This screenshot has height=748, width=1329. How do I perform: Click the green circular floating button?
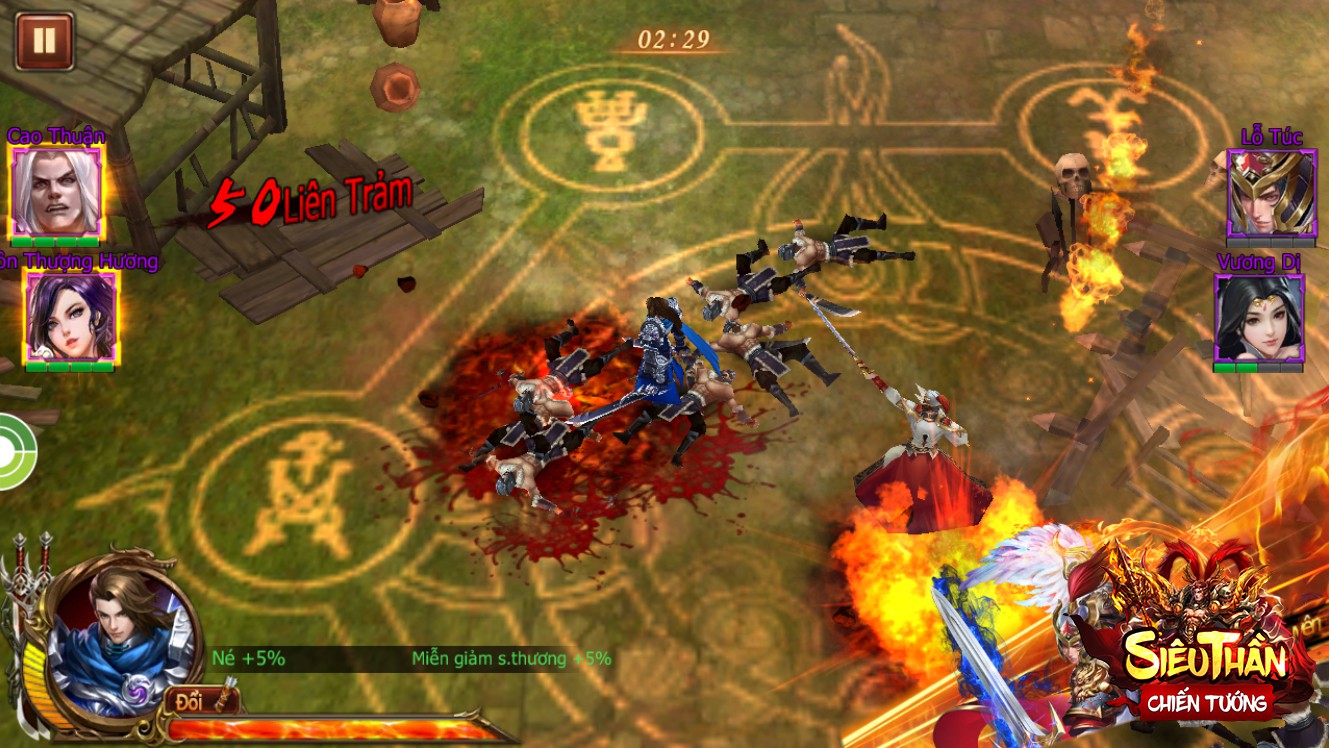click(x=14, y=452)
